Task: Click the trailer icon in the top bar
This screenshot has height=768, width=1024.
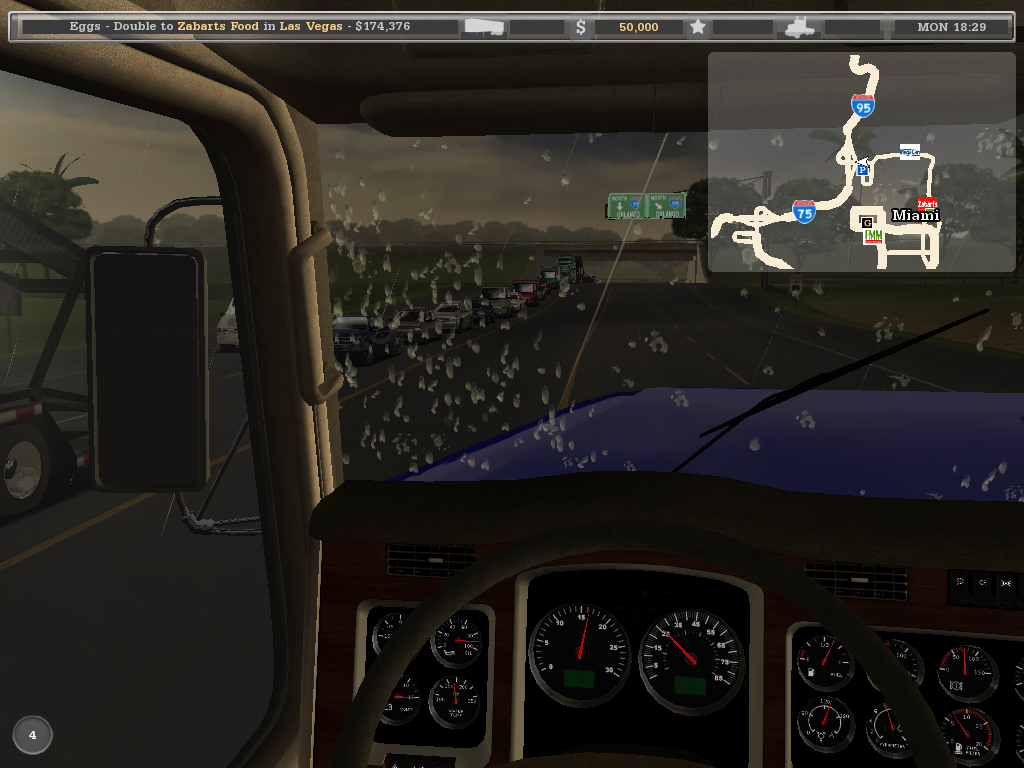Action: click(x=484, y=27)
